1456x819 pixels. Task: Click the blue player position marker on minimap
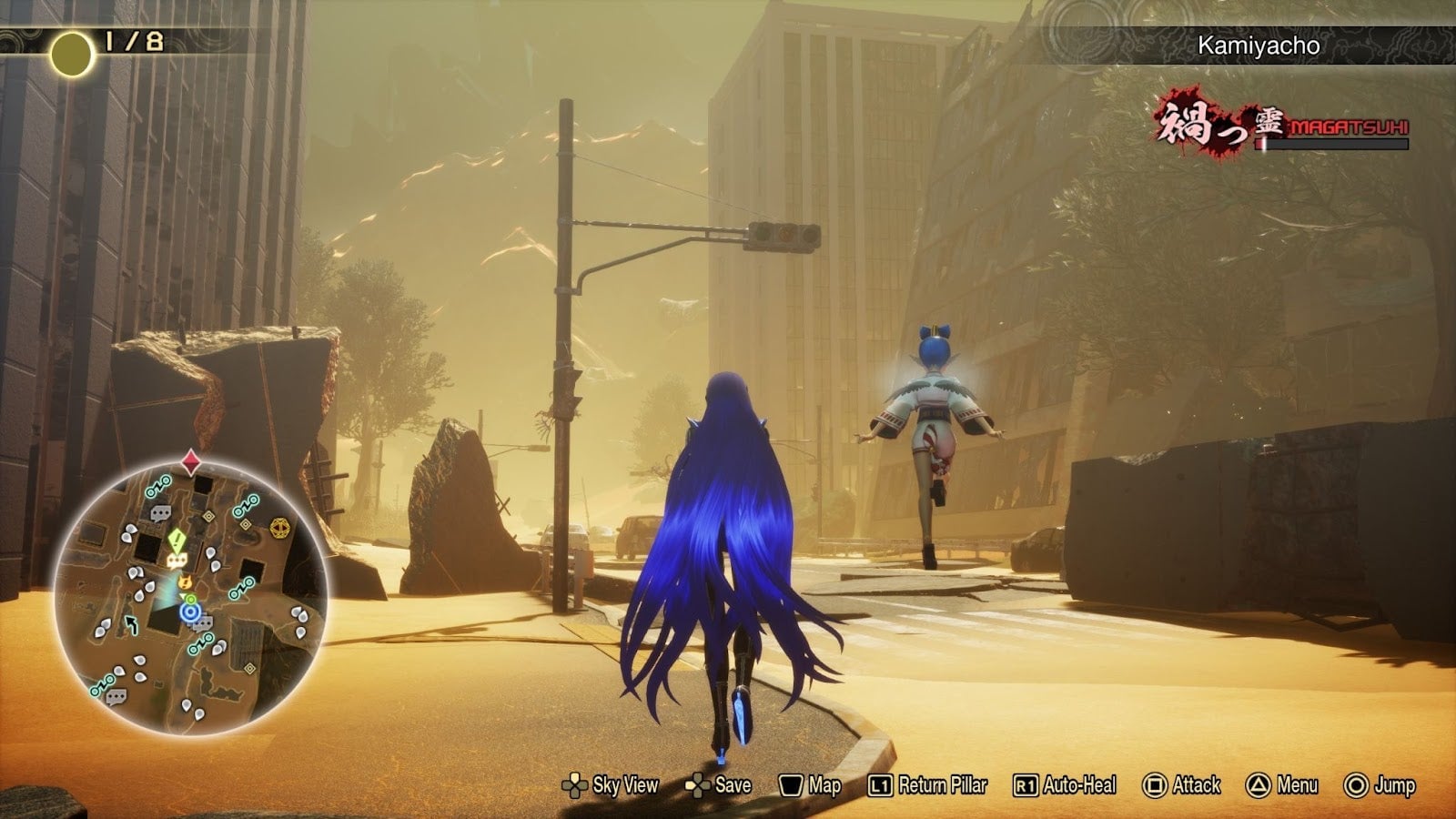(190, 611)
